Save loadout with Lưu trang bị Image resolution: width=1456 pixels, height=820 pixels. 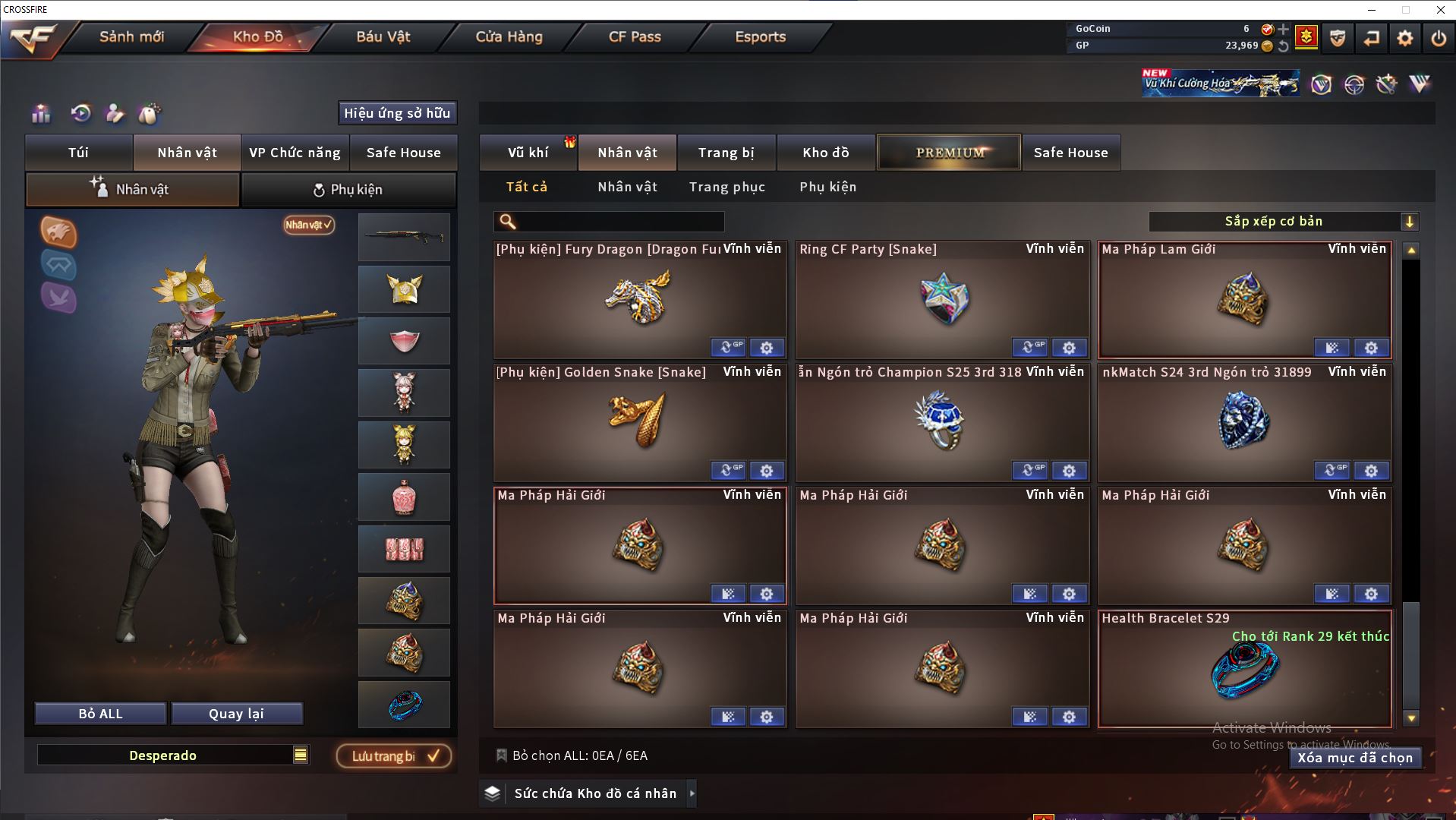[x=393, y=756]
